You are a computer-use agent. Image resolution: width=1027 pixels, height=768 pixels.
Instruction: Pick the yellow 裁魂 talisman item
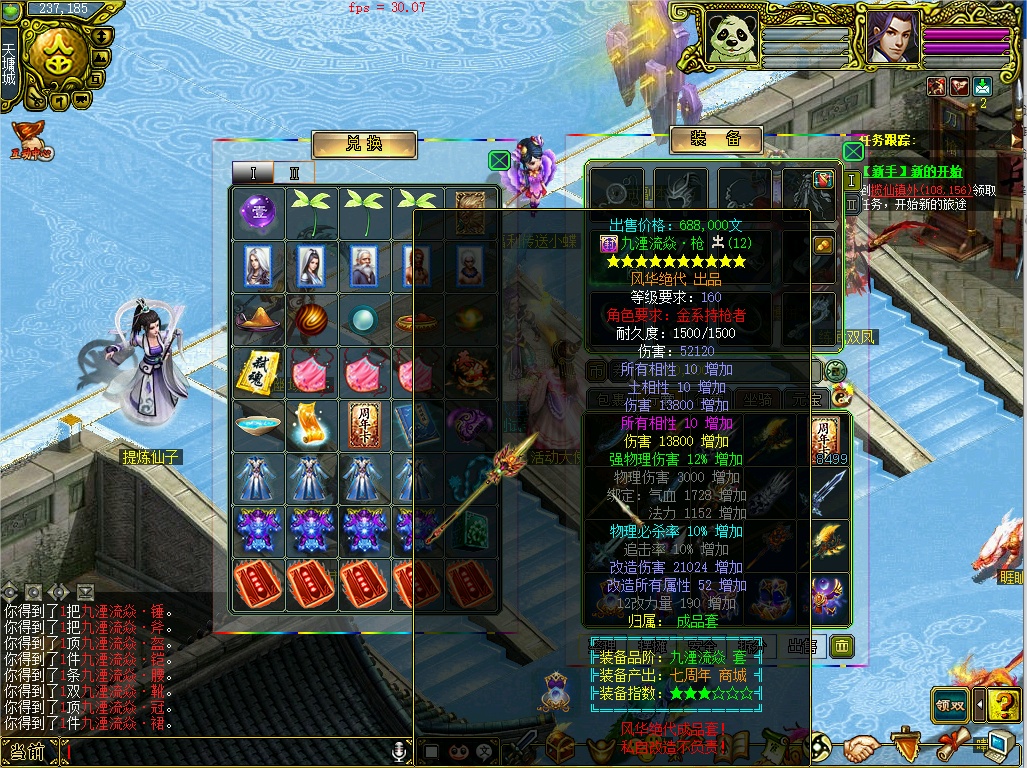(x=258, y=372)
